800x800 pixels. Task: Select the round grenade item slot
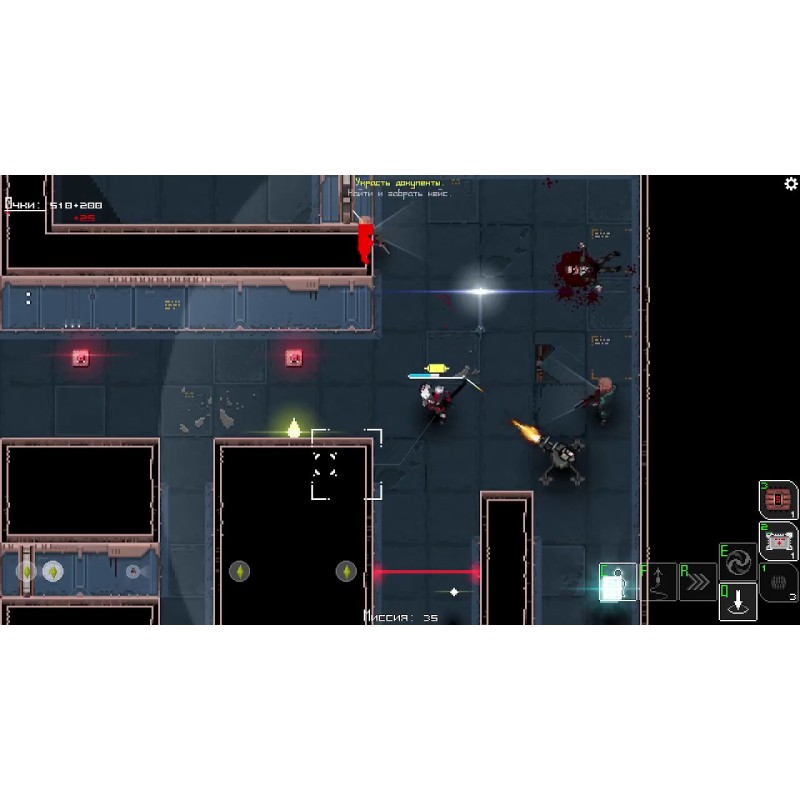coord(778,582)
